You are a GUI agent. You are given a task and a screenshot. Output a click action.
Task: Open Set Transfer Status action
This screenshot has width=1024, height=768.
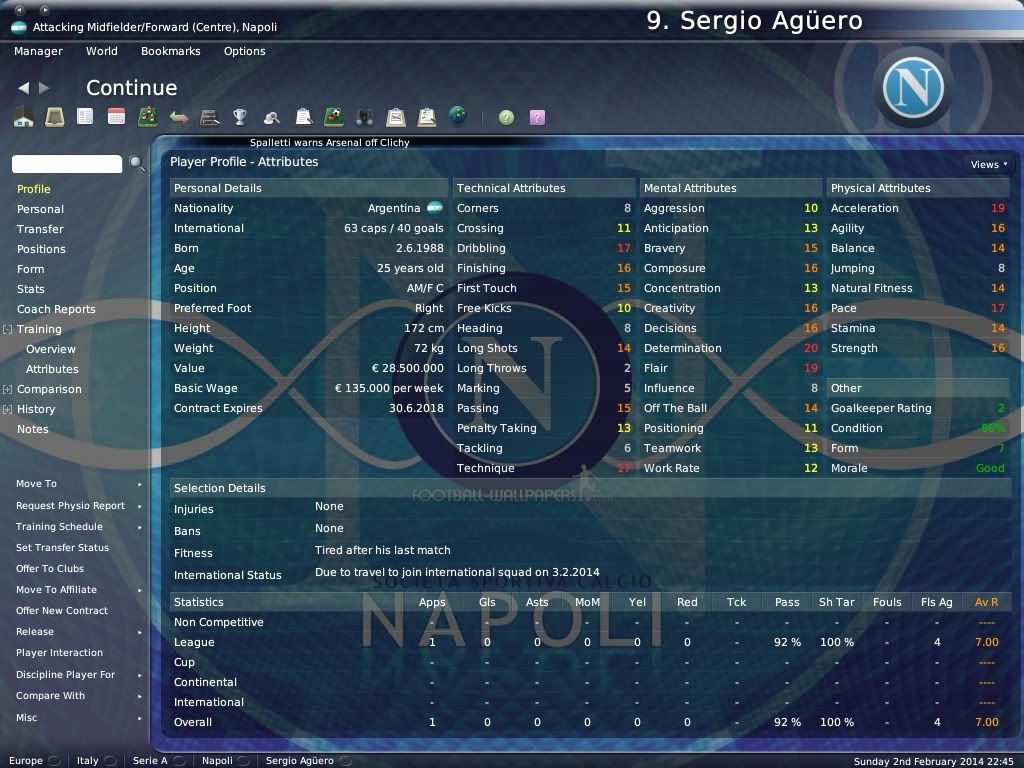point(63,548)
